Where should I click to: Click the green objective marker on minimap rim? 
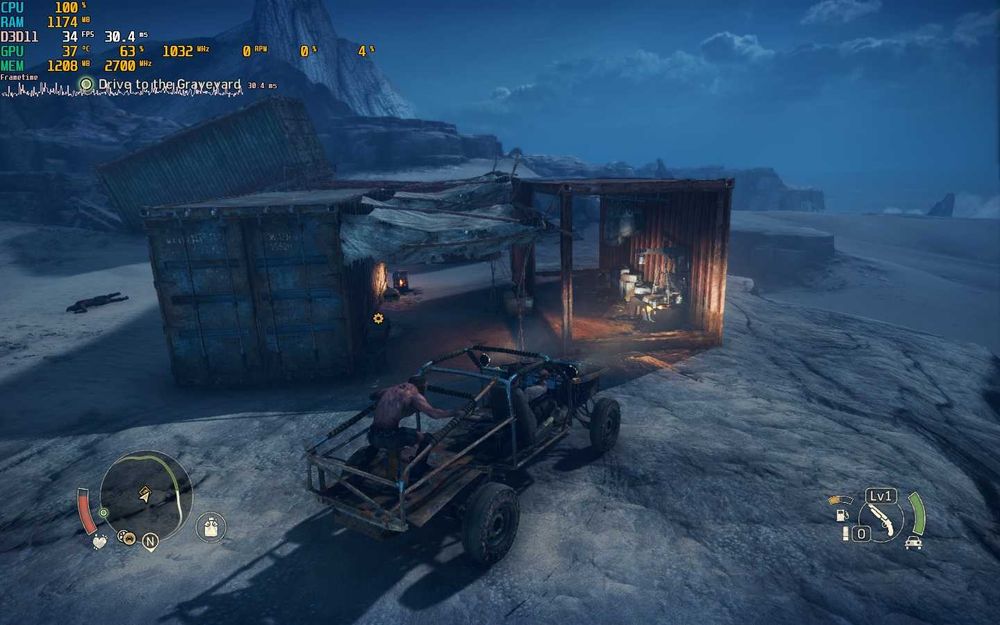tap(103, 513)
